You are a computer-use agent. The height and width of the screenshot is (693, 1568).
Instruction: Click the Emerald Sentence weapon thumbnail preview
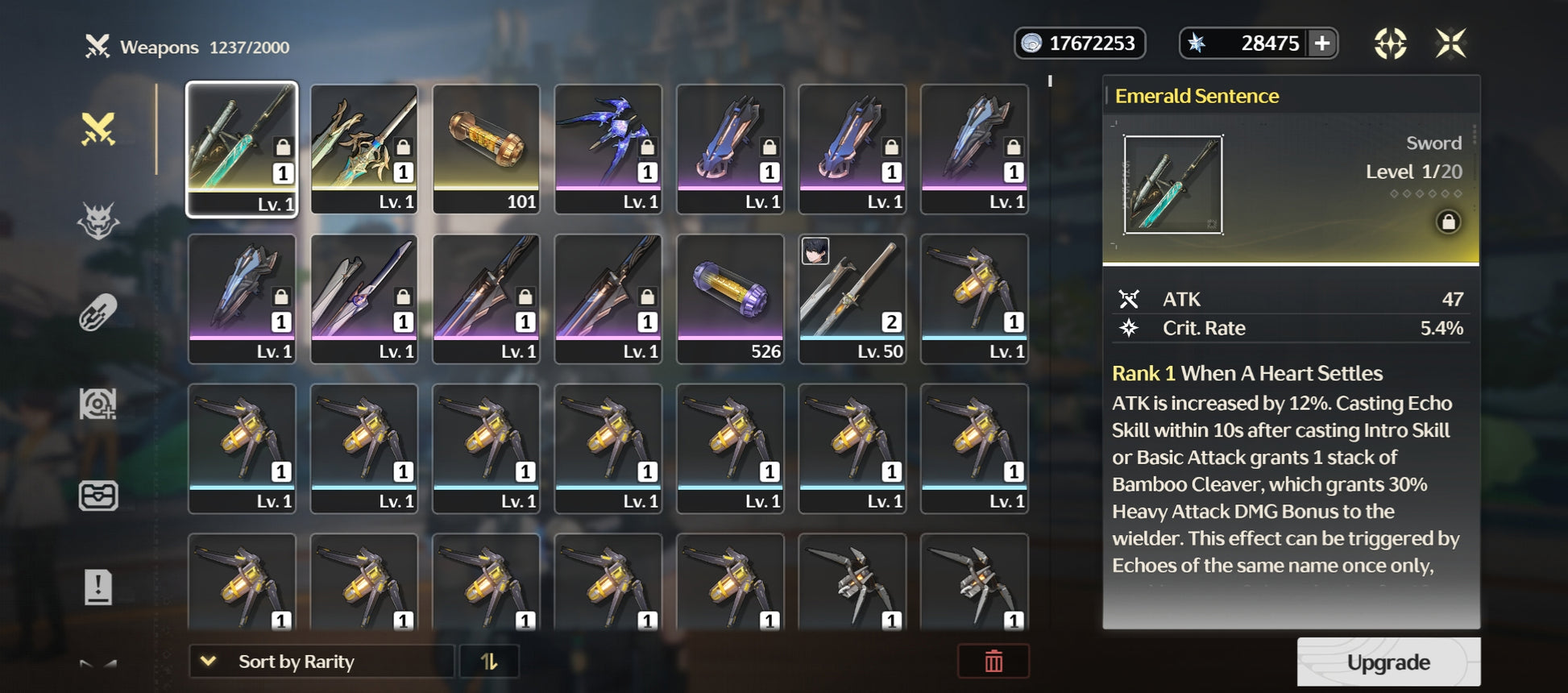(x=1172, y=185)
